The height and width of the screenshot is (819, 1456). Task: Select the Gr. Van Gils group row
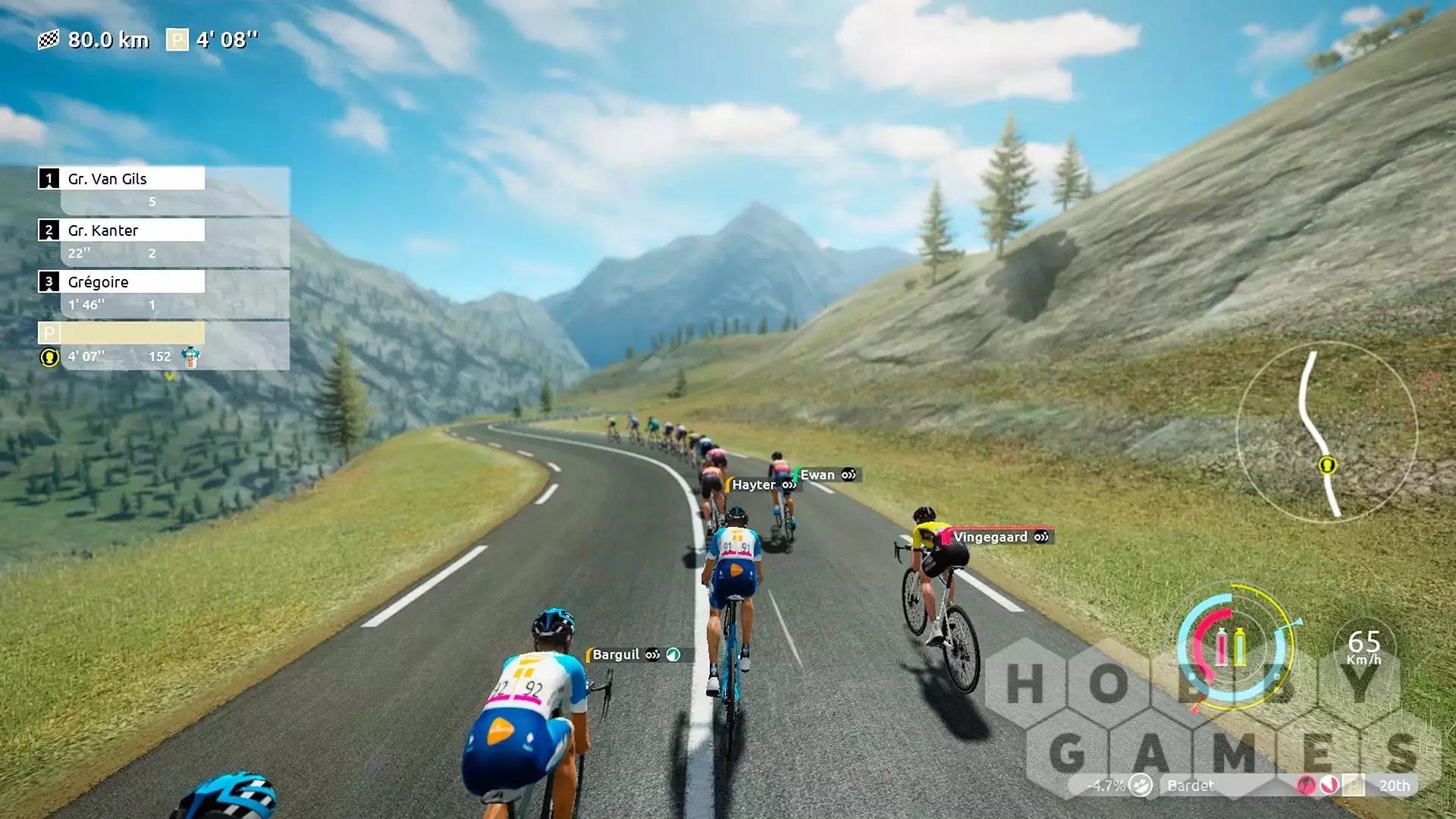click(x=121, y=179)
